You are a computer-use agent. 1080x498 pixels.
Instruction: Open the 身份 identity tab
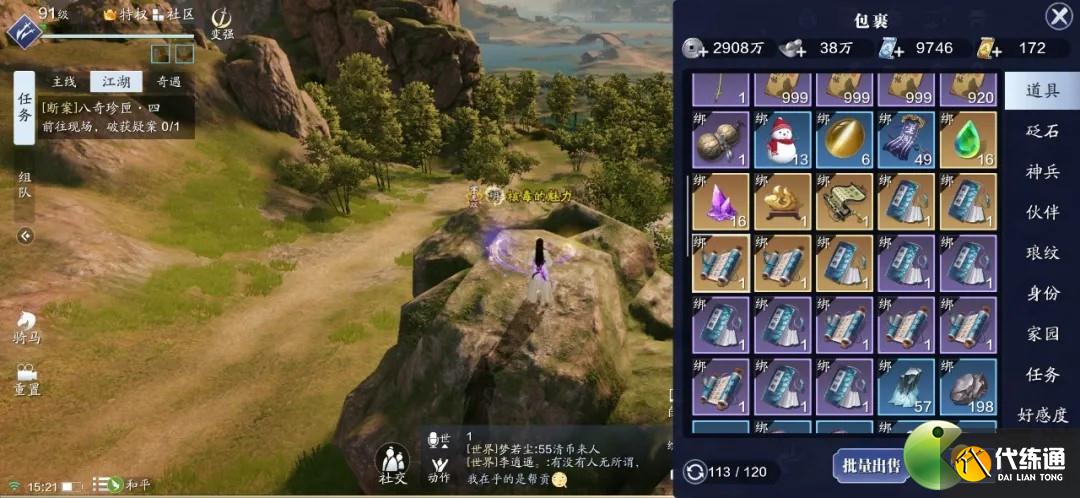coord(1042,293)
